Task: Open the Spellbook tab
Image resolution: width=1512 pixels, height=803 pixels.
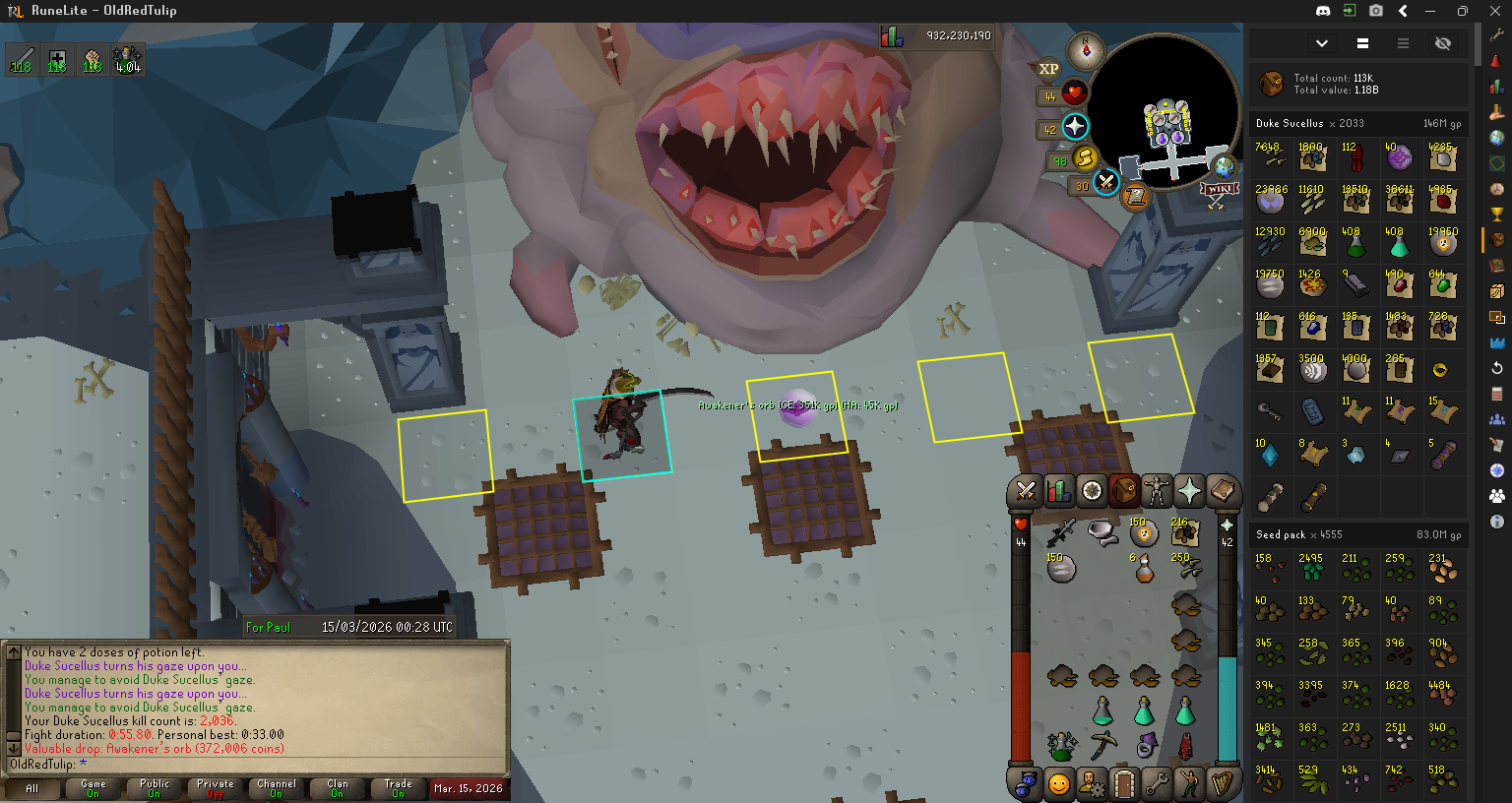Action: pyautogui.click(x=1222, y=490)
